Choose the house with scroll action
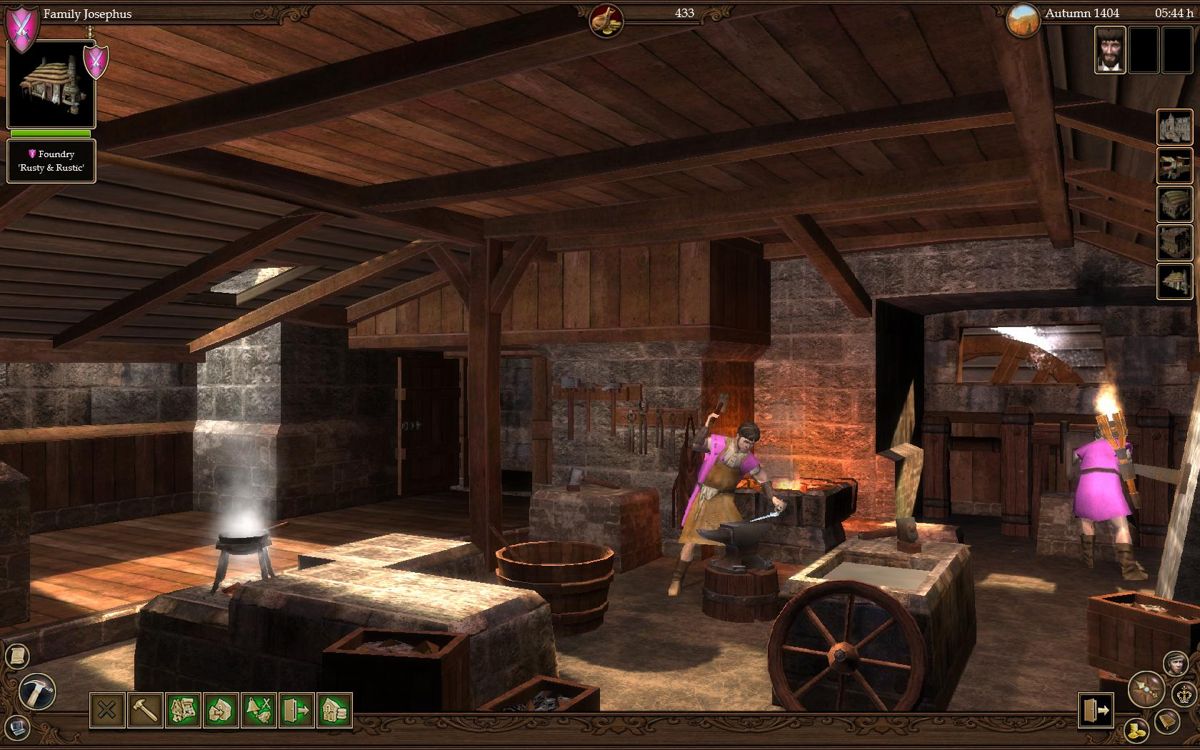This screenshot has width=1200, height=750. [x=335, y=710]
